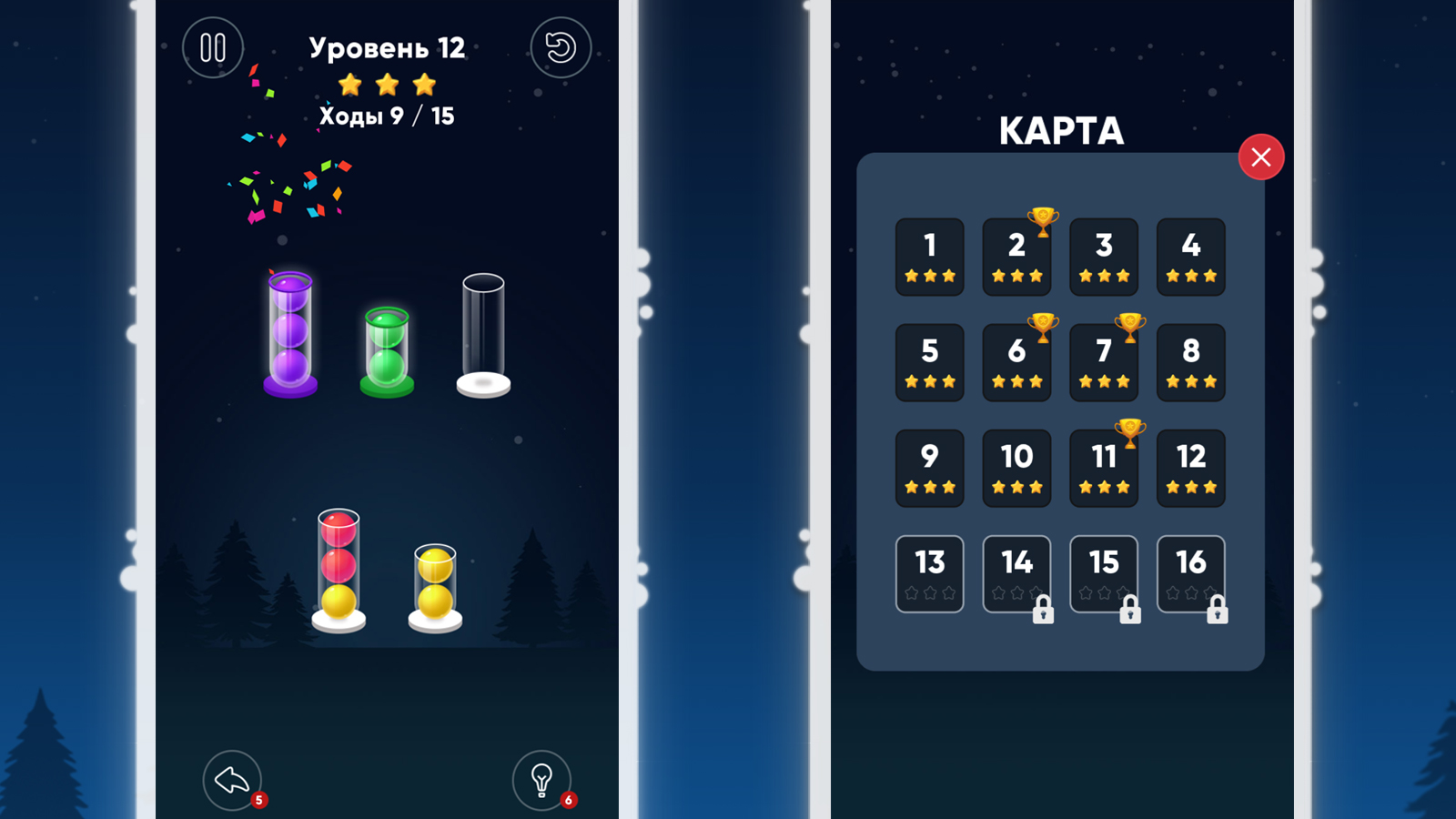Restart level 12 via the restart icon
The width and height of the screenshot is (1456, 819).
click(561, 48)
